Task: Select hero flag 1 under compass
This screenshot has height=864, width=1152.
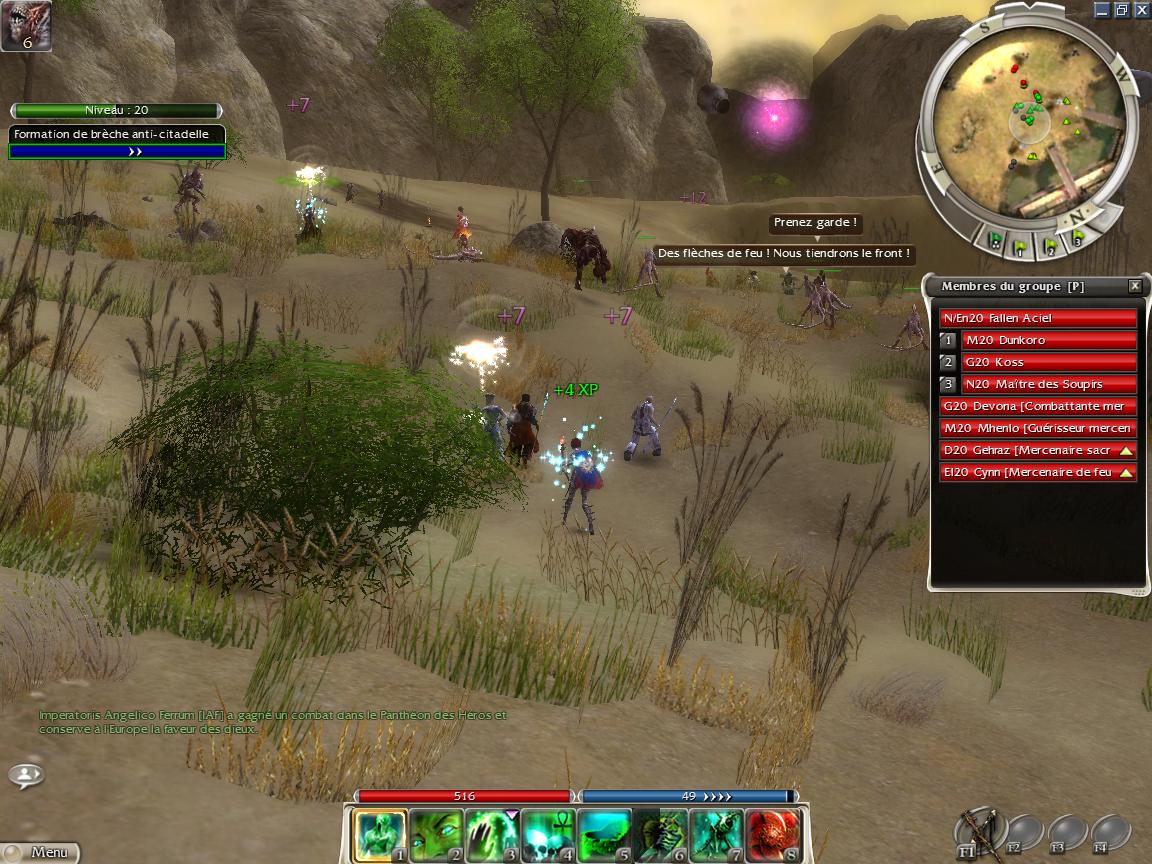Action: 1020,242
